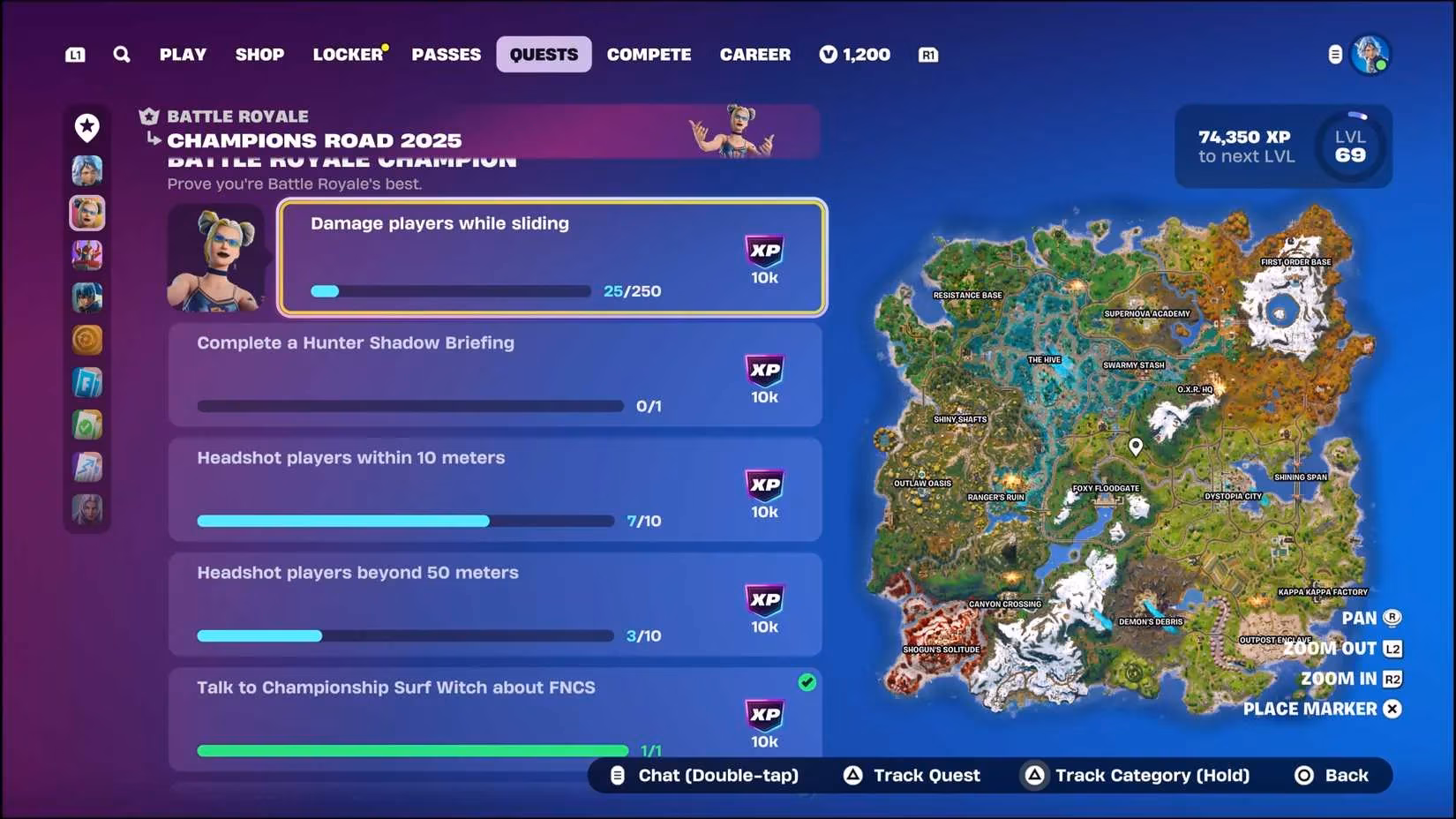Image resolution: width=1456 pixels, height=819 pixels.
Task: Open the Play tab
Action: pos(183,55)
